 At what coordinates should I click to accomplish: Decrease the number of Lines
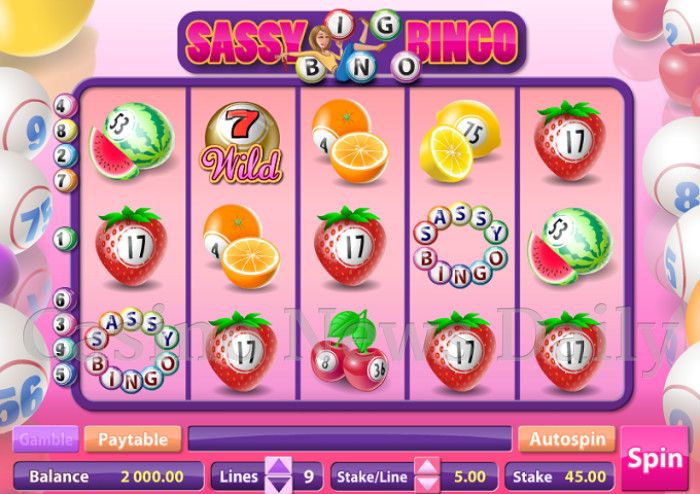point(279,484)
